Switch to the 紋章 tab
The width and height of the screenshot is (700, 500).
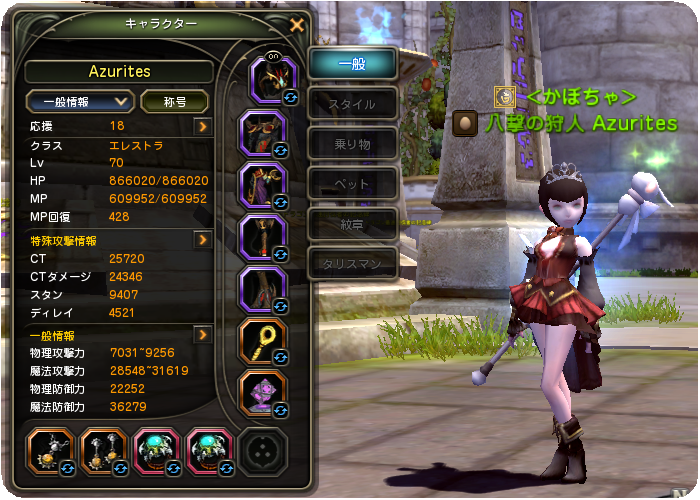352,223
